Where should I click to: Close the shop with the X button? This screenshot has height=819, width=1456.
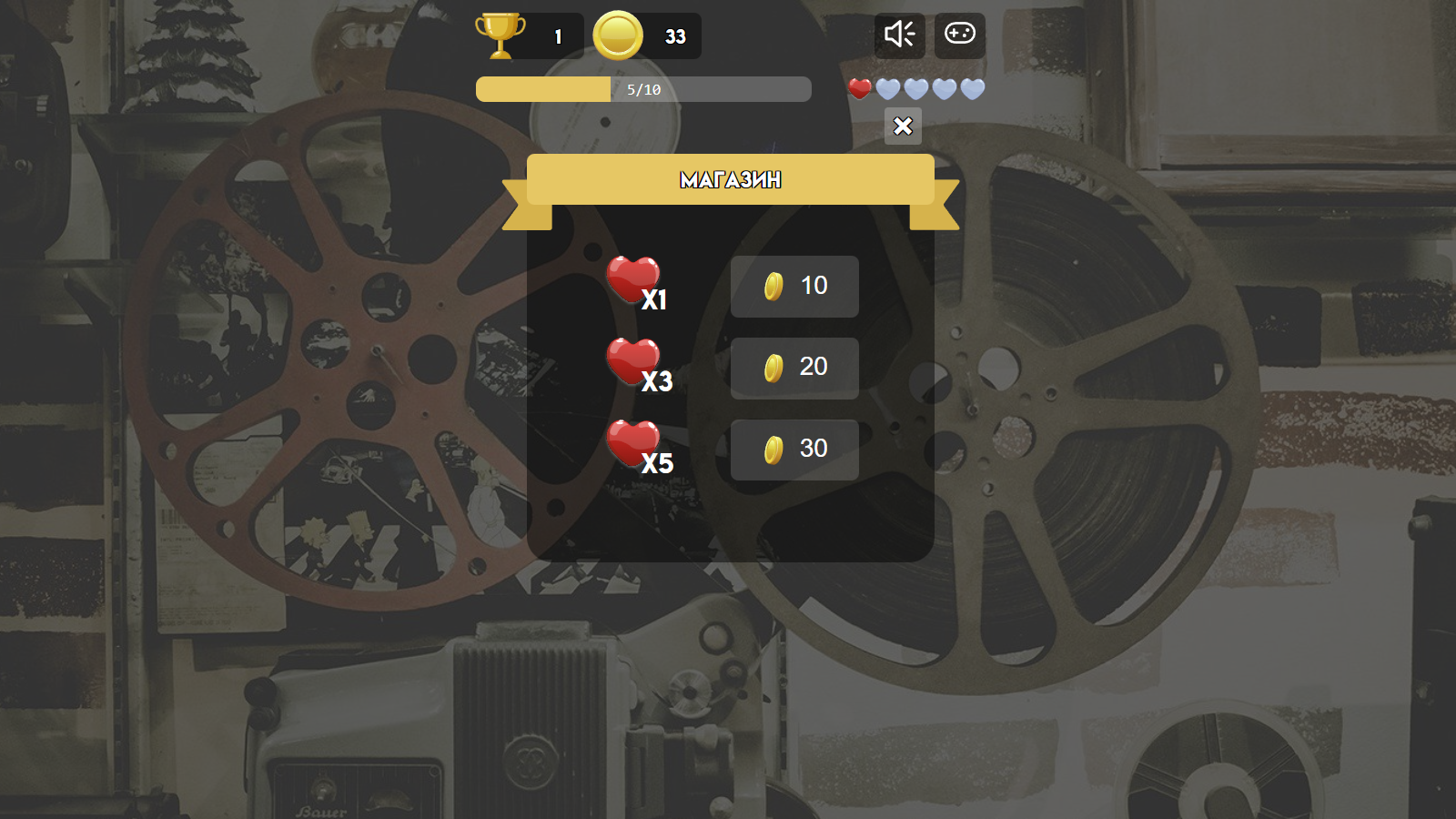[x=902, y=126]
